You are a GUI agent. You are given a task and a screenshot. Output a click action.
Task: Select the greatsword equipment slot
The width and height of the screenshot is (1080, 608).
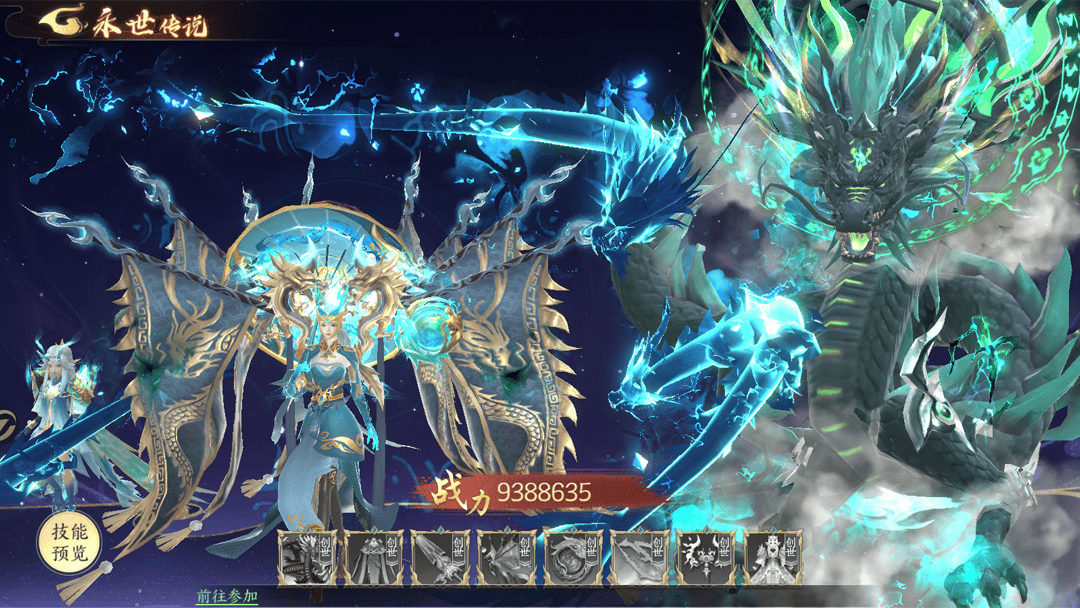tap(439, 557)
